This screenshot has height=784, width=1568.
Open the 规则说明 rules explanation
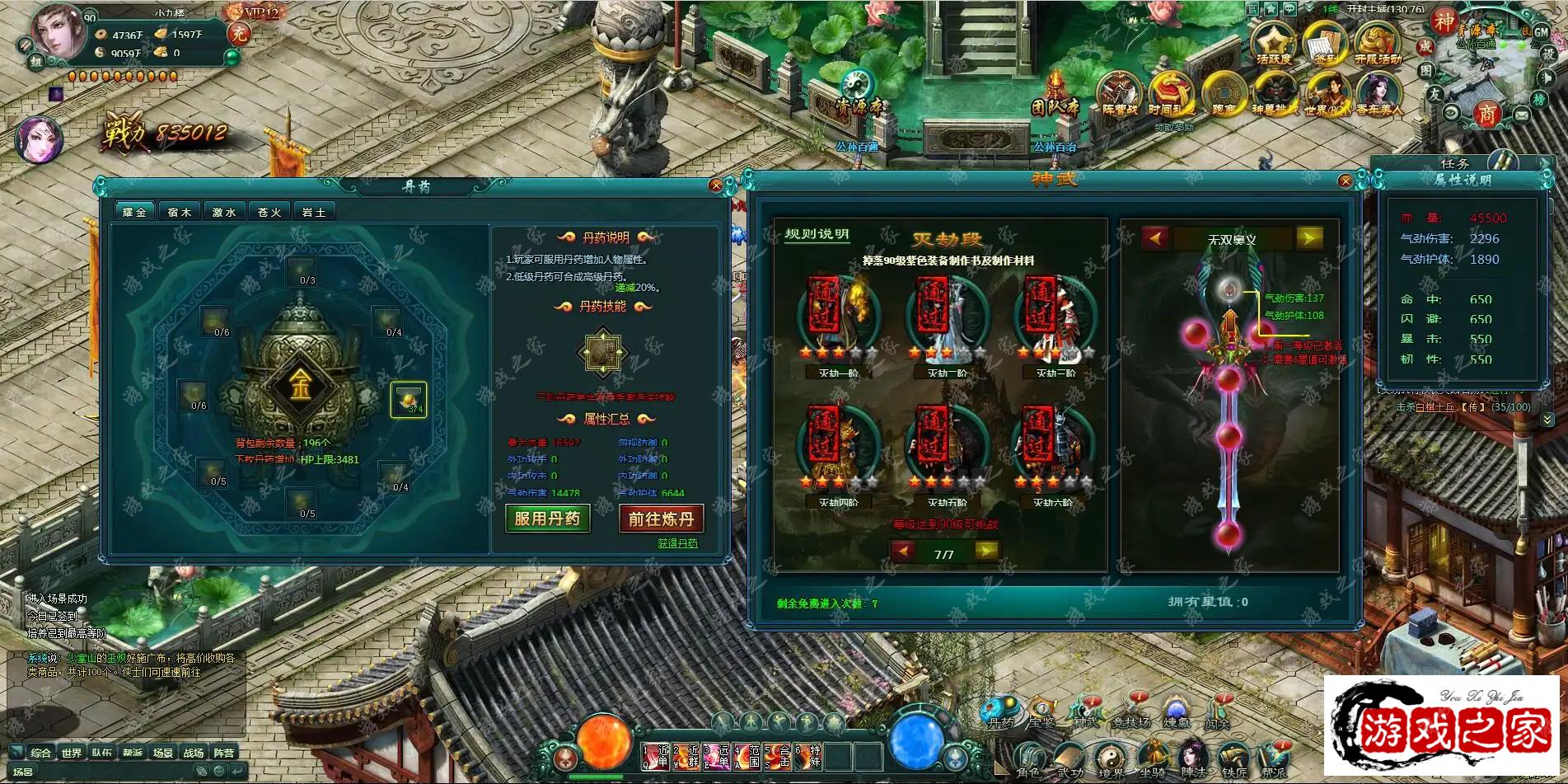816,235
